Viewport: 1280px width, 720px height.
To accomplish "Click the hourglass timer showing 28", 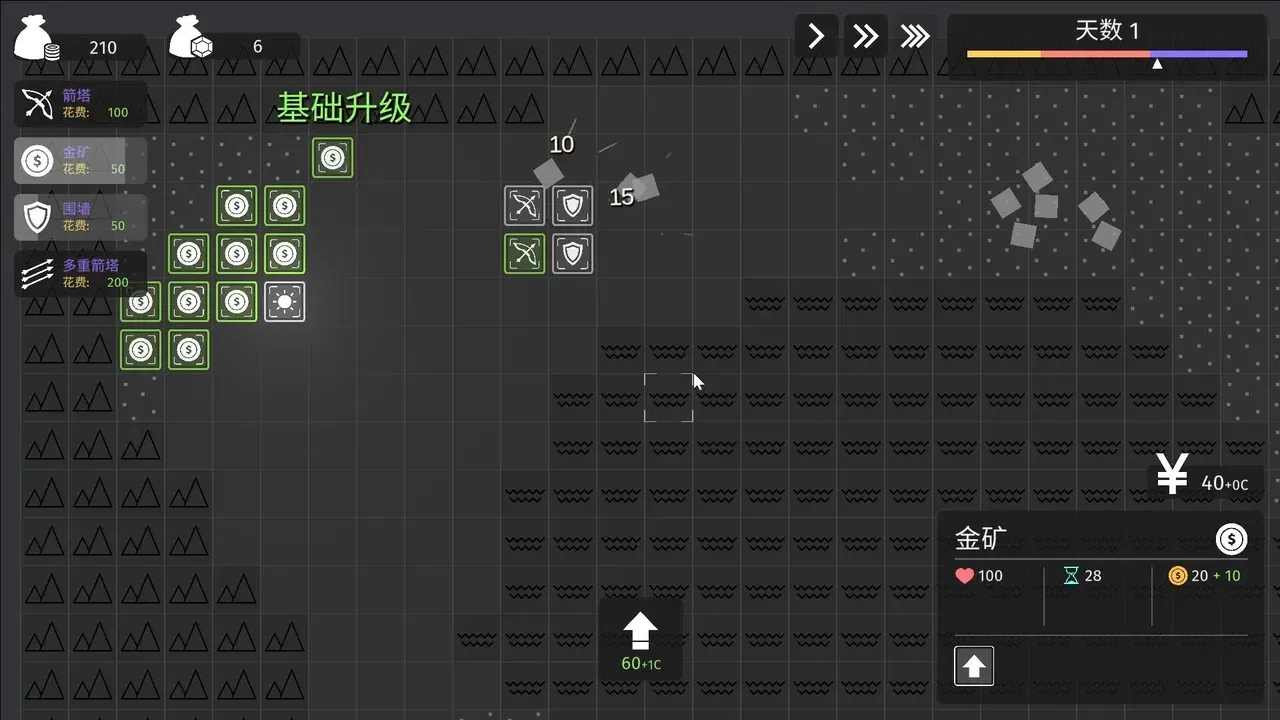I will (x=1074, y=575).
